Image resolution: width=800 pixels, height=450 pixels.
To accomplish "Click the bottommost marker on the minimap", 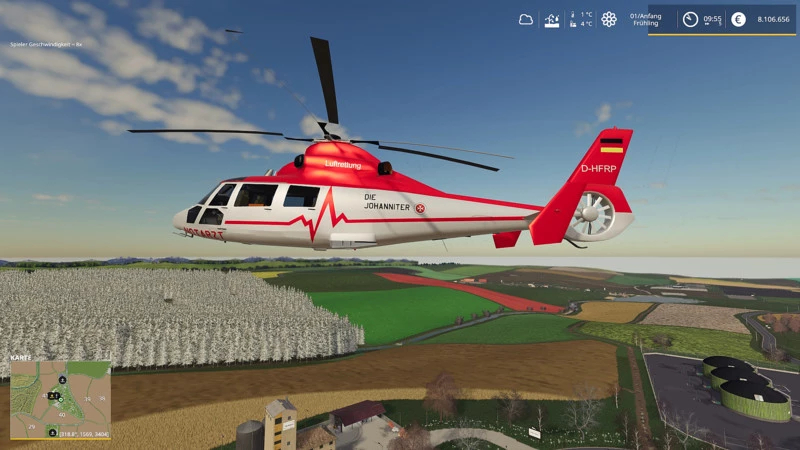I will click(x=52, y=432).
